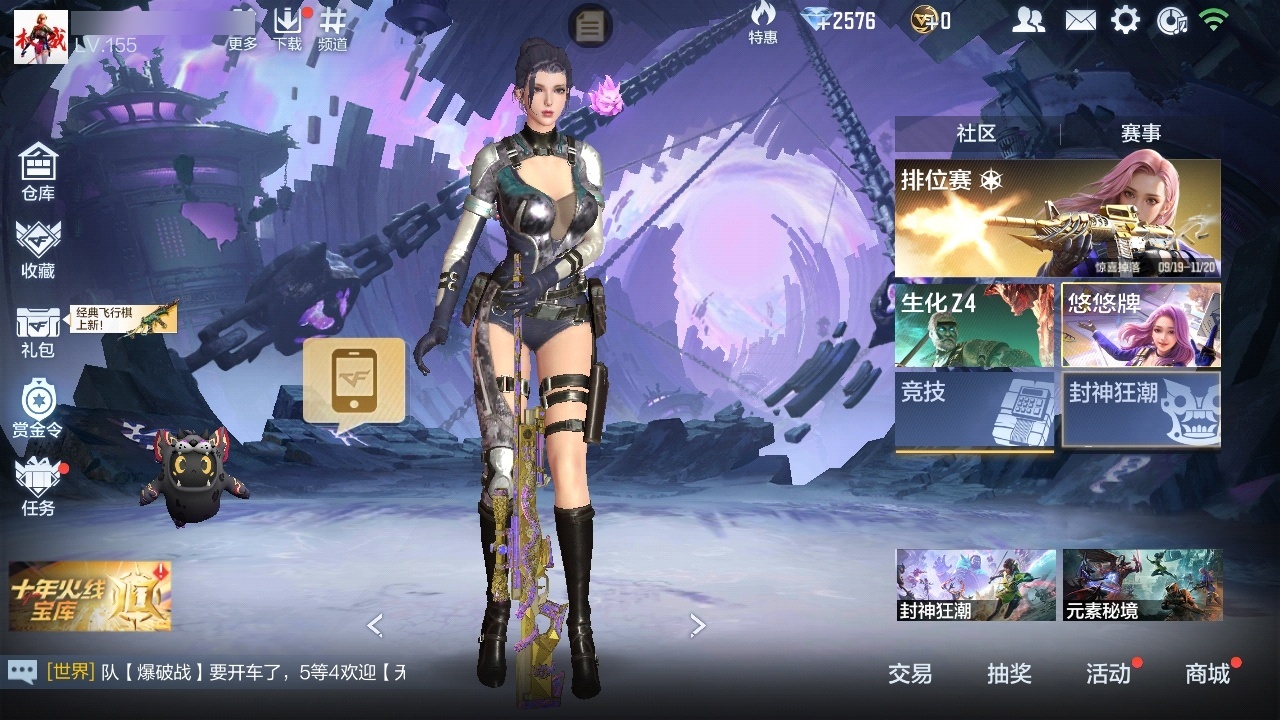Open the 任务 missions menu

coord(38,487)
